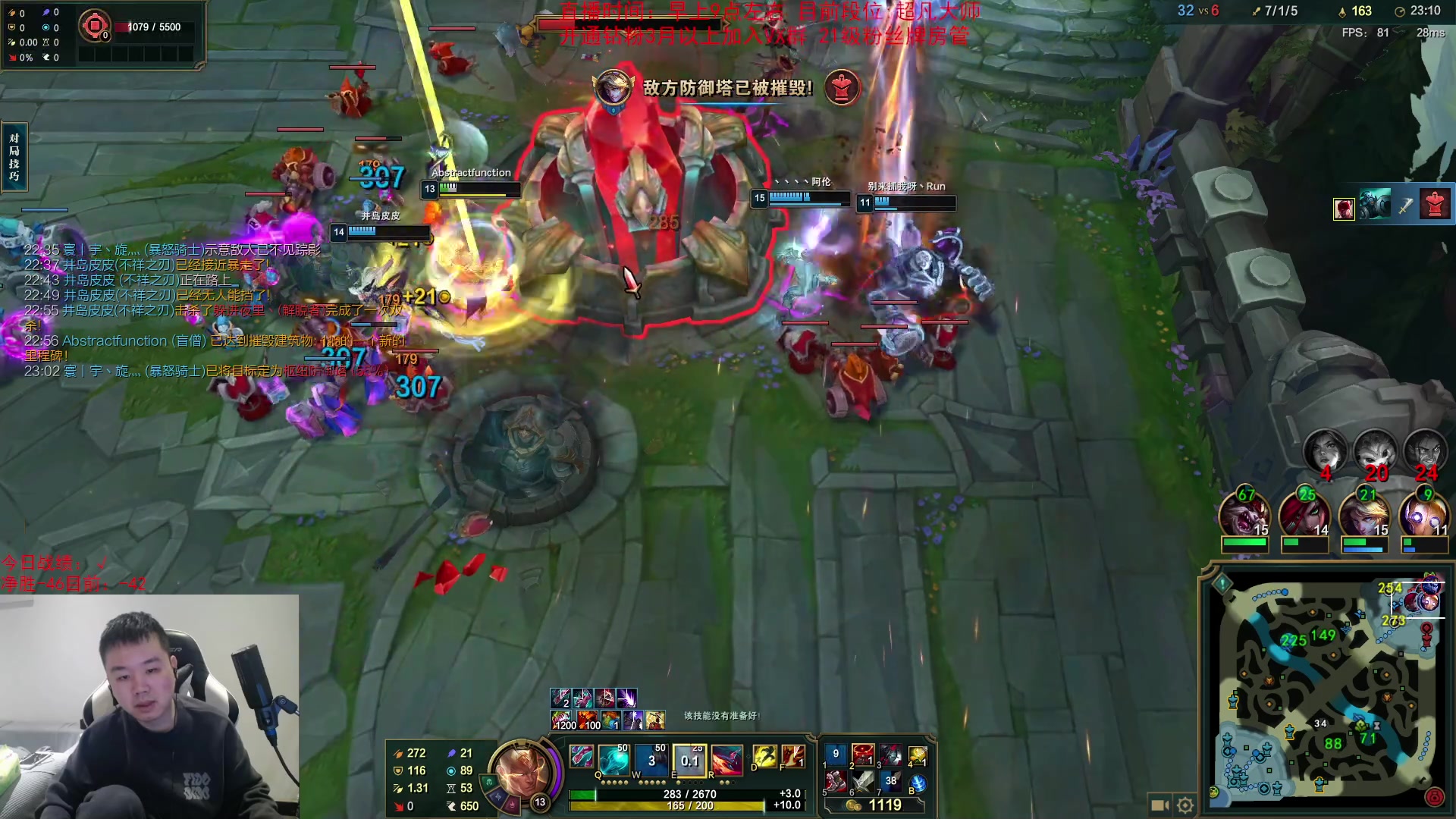Toggle the camera lock button

[x=1159, y=805]
